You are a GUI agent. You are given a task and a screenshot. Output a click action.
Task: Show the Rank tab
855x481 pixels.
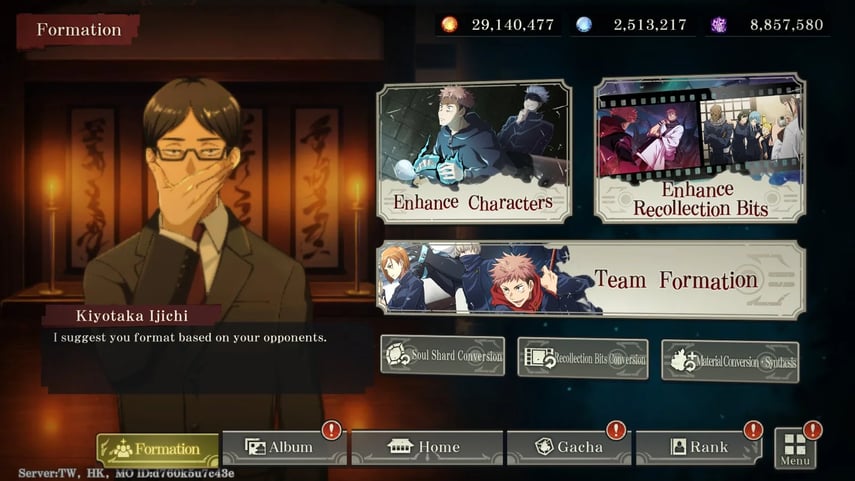[699, 447]
